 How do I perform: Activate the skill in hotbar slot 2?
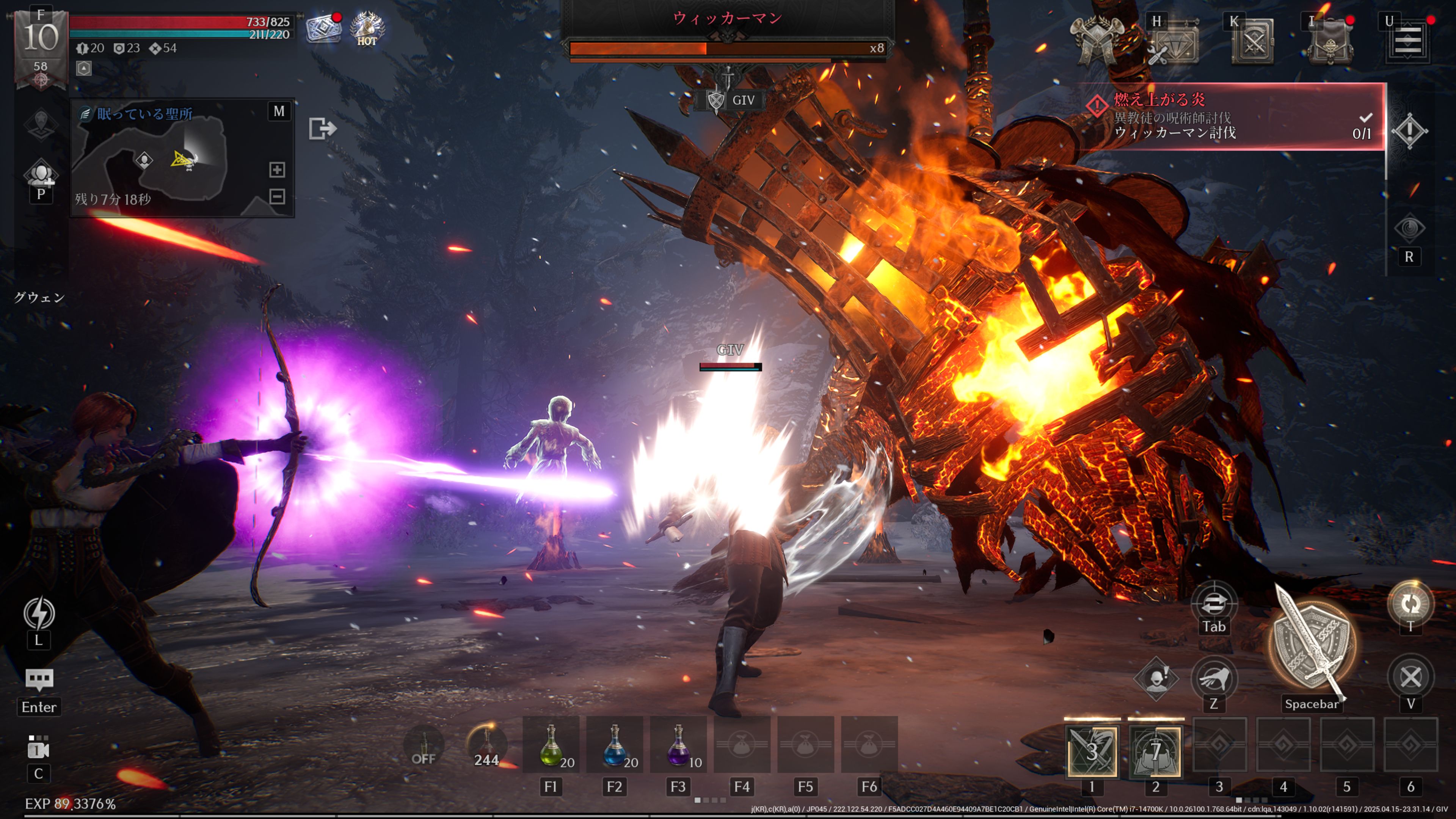tap(1155, 752)
